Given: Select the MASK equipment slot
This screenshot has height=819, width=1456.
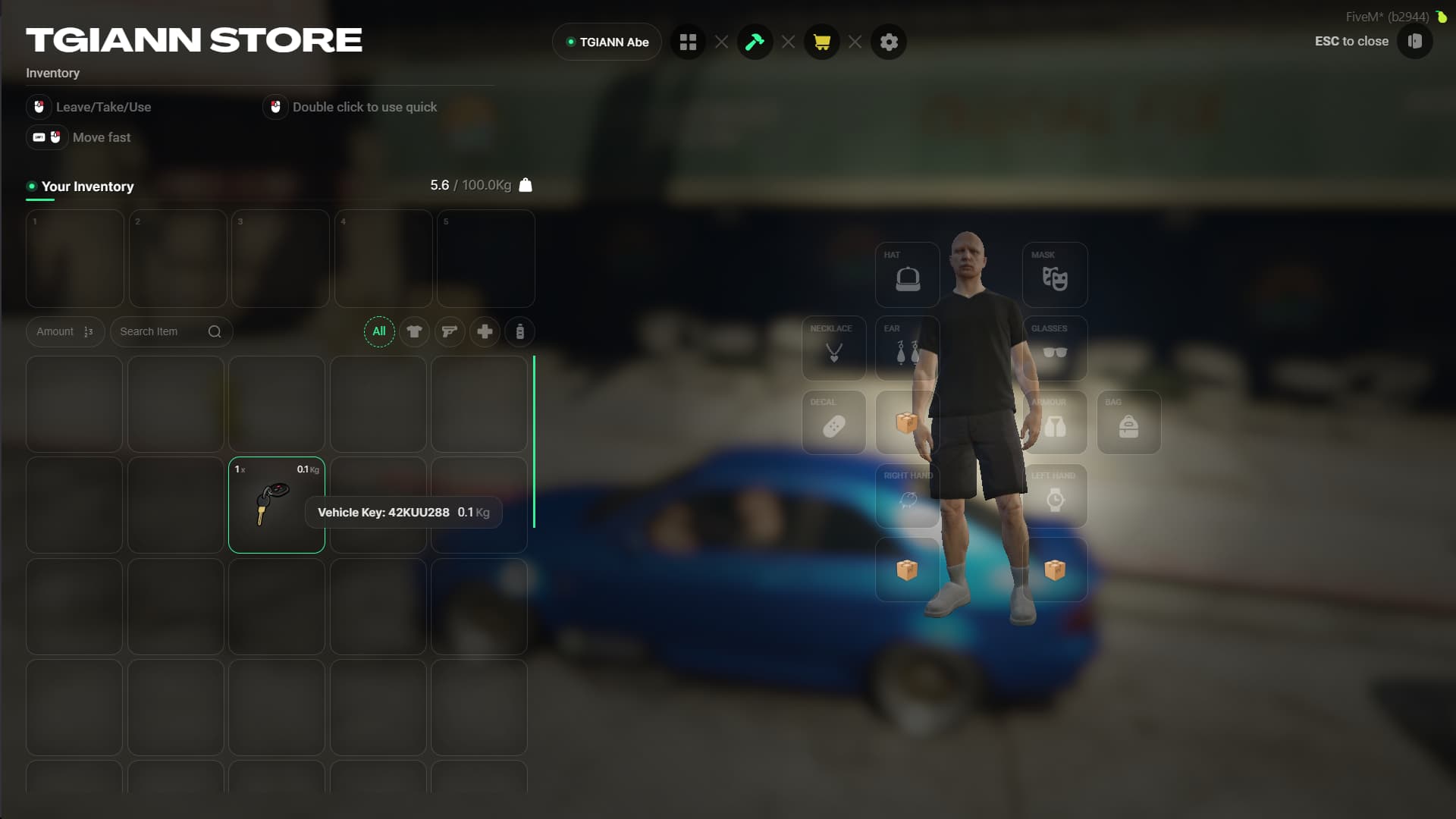Looking at the screenshot, I should [1054, 275].
